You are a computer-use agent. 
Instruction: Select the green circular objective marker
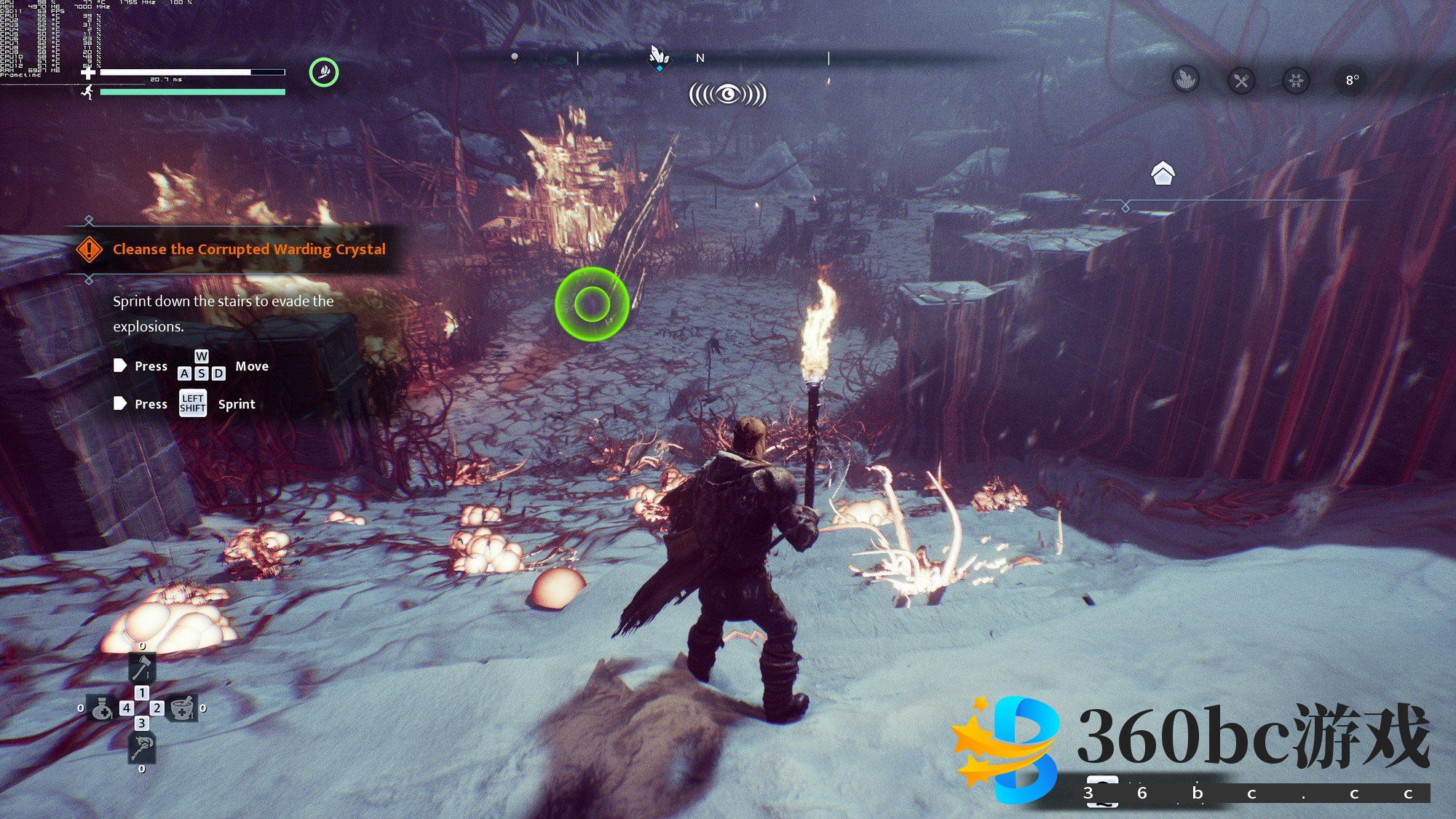[592, 304]
